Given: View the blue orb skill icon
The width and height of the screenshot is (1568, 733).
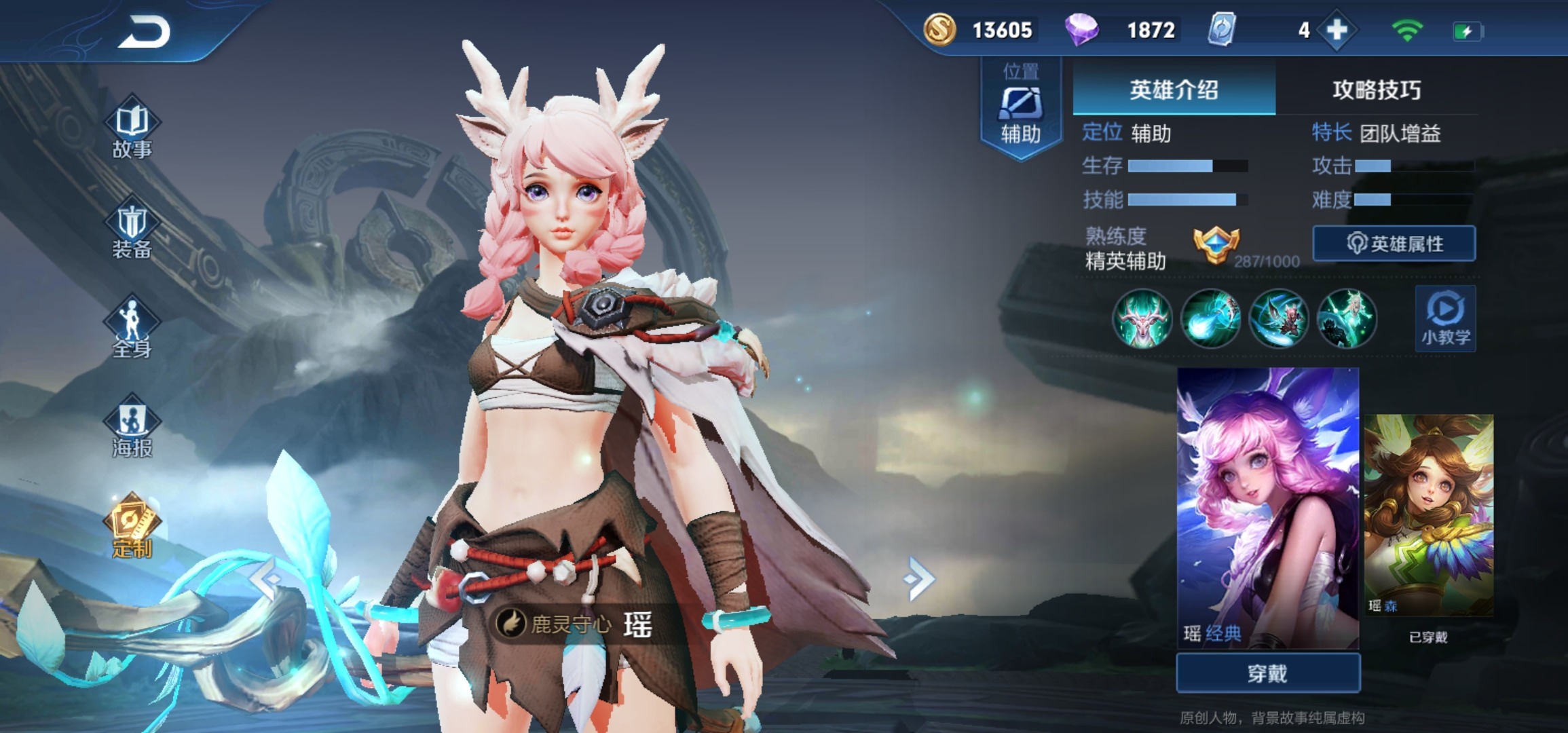Looking at the screenshot, I should coord(1210,318).
